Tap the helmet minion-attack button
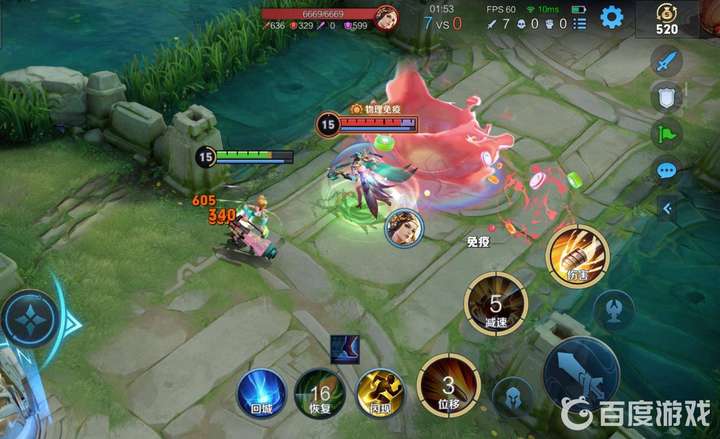 coord(512,398)
